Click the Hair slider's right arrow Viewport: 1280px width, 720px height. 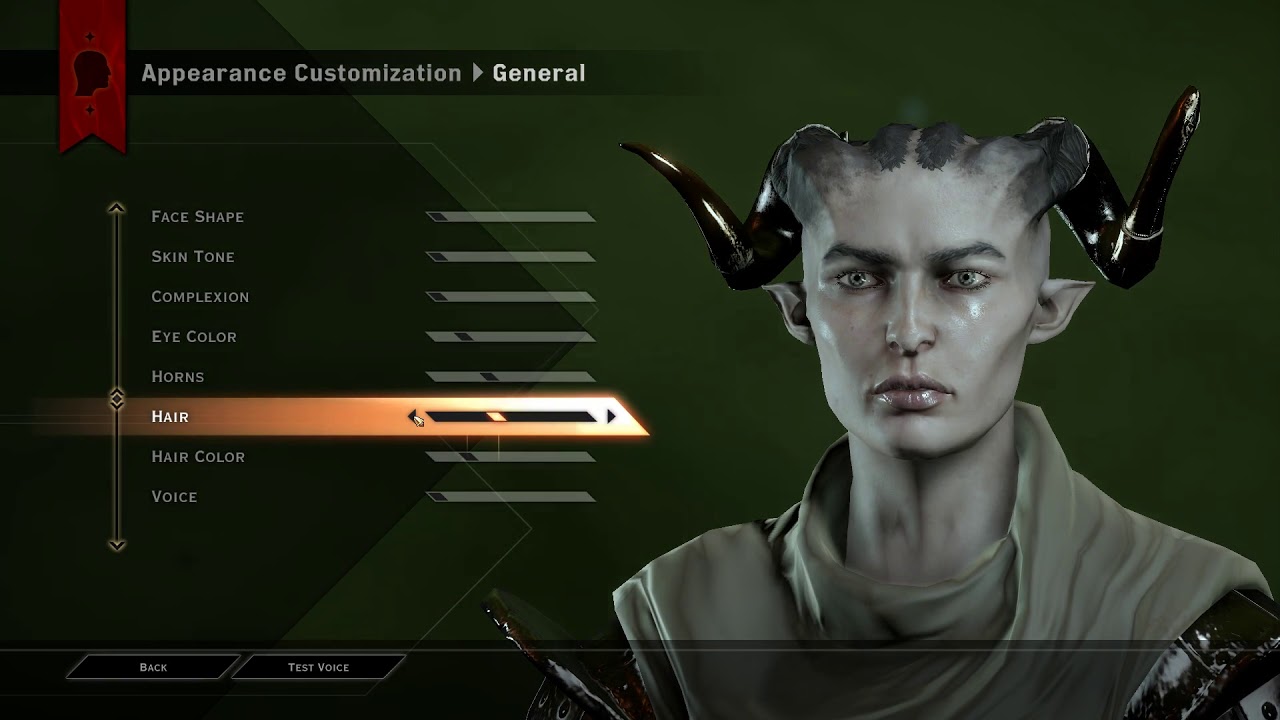click(612, 416)
